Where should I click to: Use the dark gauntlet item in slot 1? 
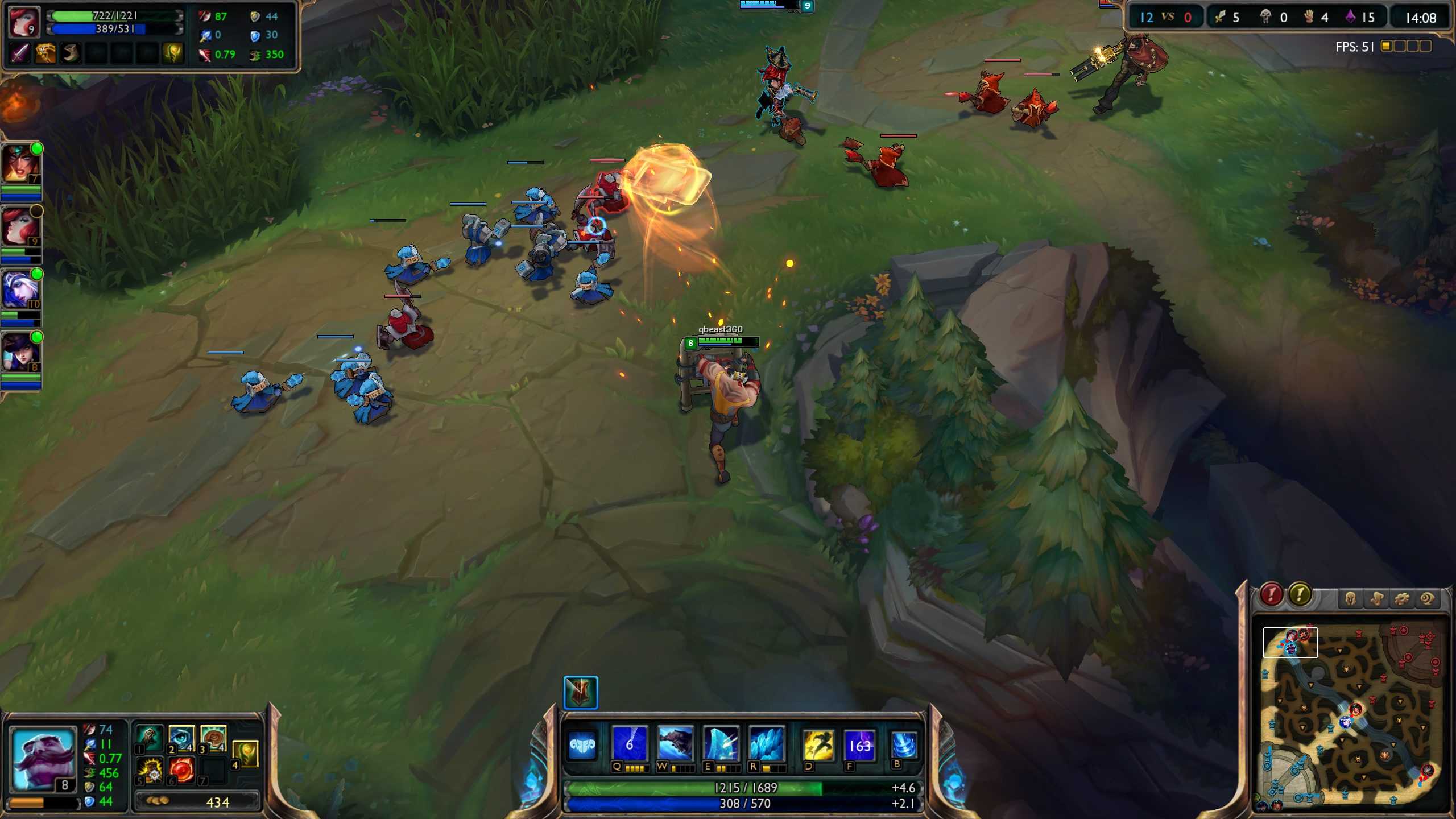point(150,738)
